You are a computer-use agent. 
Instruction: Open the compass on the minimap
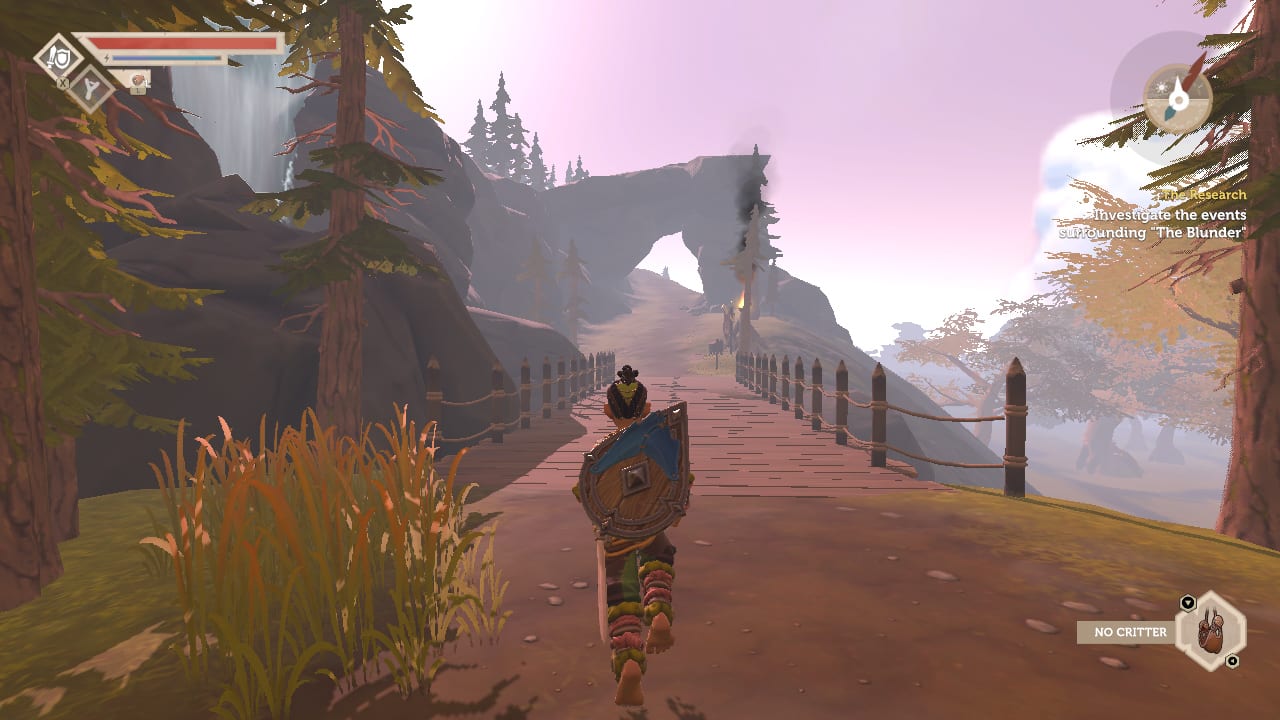[x=1179, y=100]
